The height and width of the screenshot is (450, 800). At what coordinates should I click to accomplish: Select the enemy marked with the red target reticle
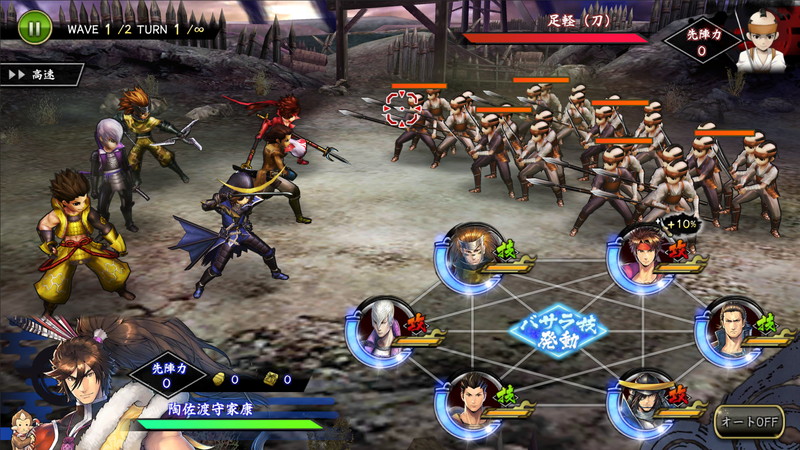coord(401,108)
